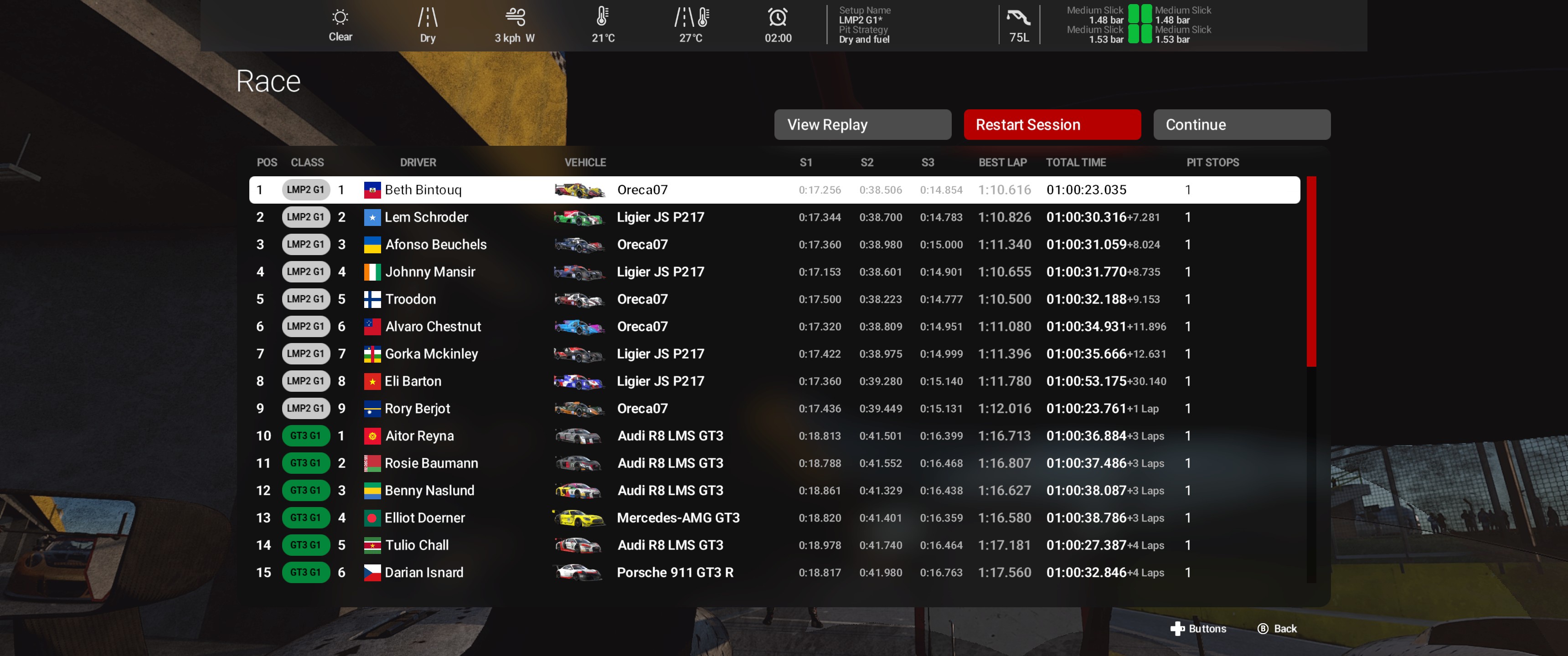Click the red Restart Session button
Image resolution: width=1568 pixels, height=656 pixels.
tap(1052, 125)
